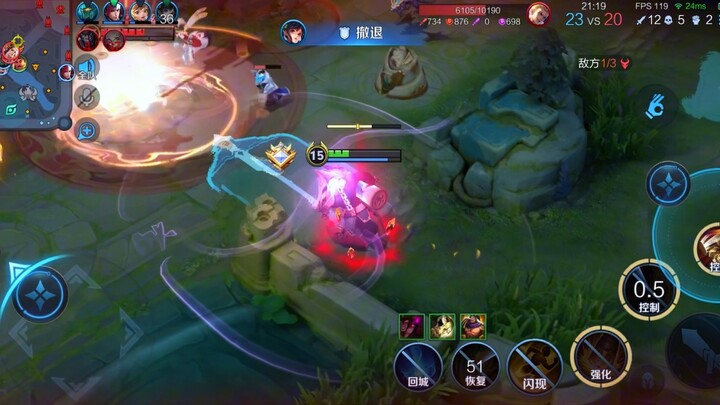Activate the 闪现 flash spell
The height and width of the screenshot is (405, 720).
533,366
